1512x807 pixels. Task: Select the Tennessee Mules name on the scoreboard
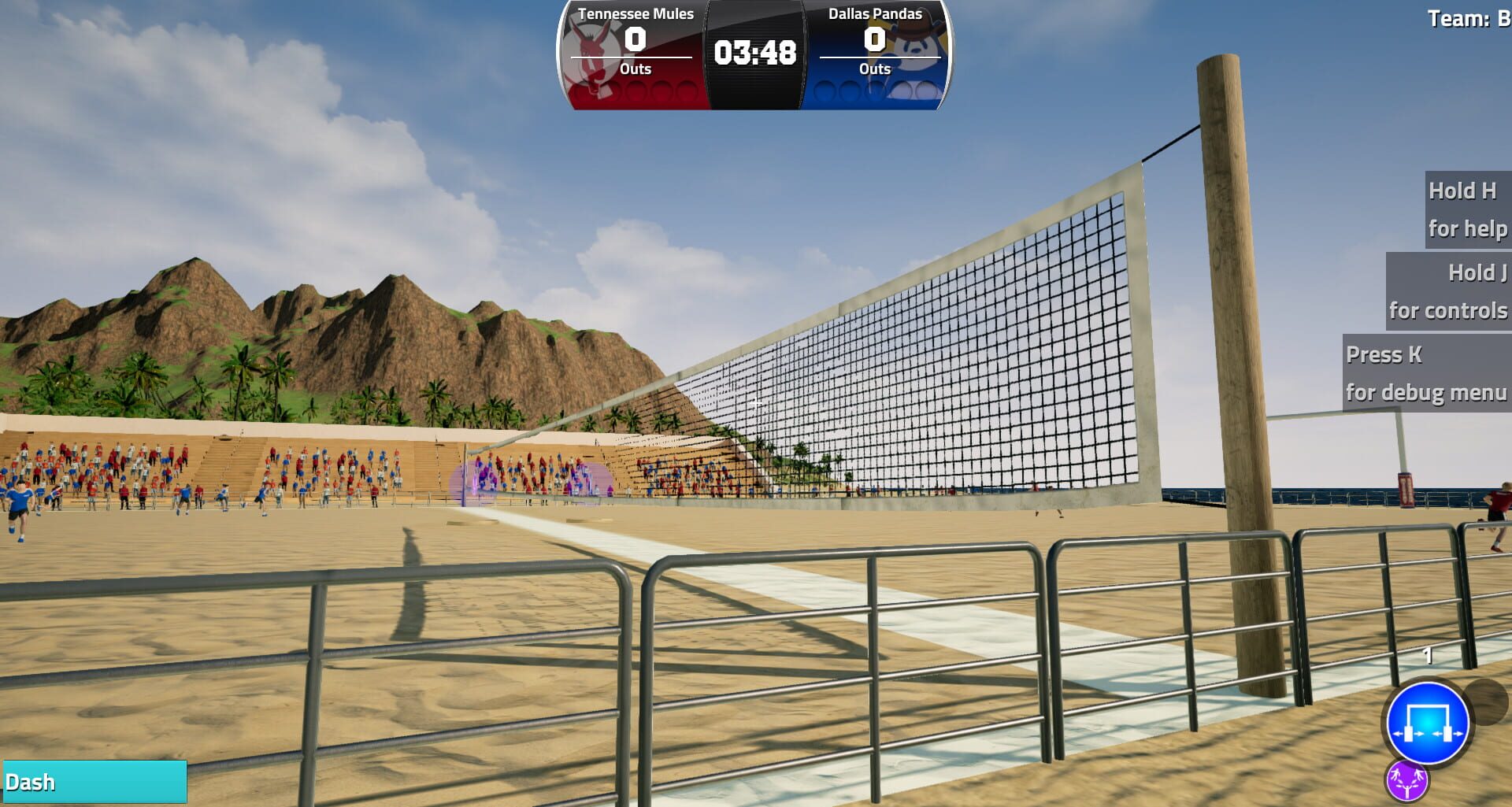tap(635, 13)
